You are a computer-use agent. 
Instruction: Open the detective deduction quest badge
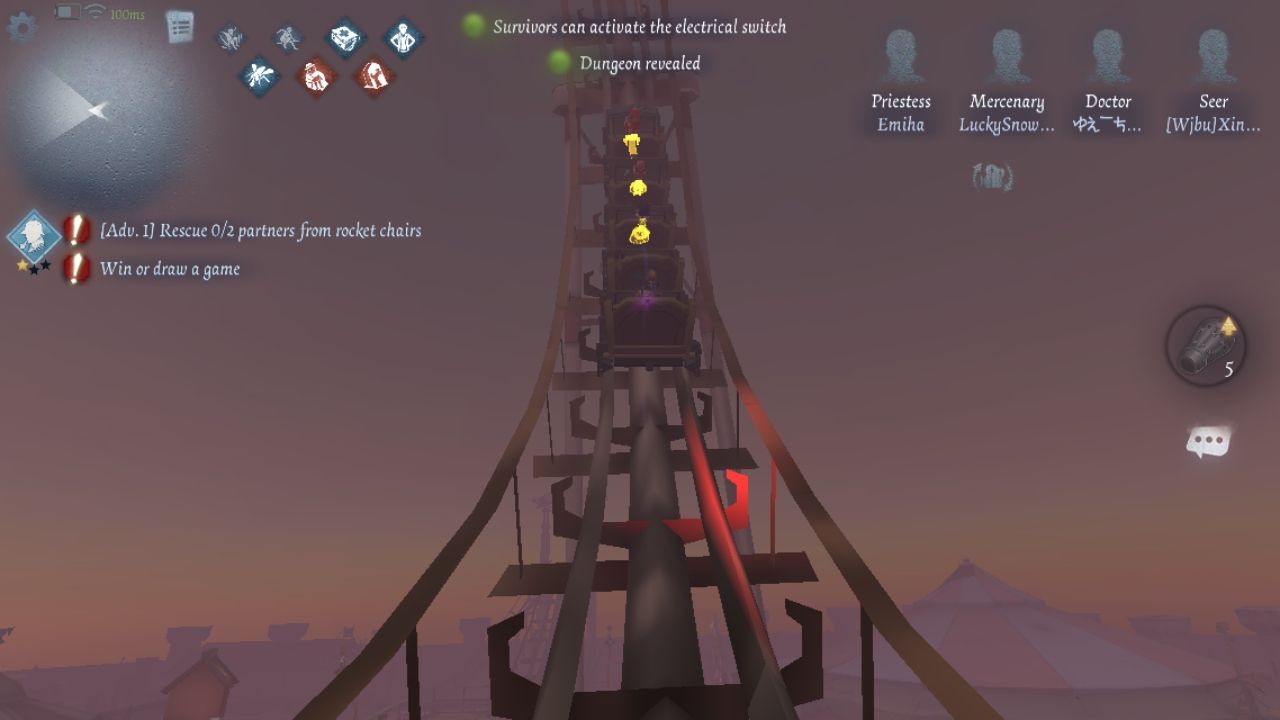(x=35, y=238)
